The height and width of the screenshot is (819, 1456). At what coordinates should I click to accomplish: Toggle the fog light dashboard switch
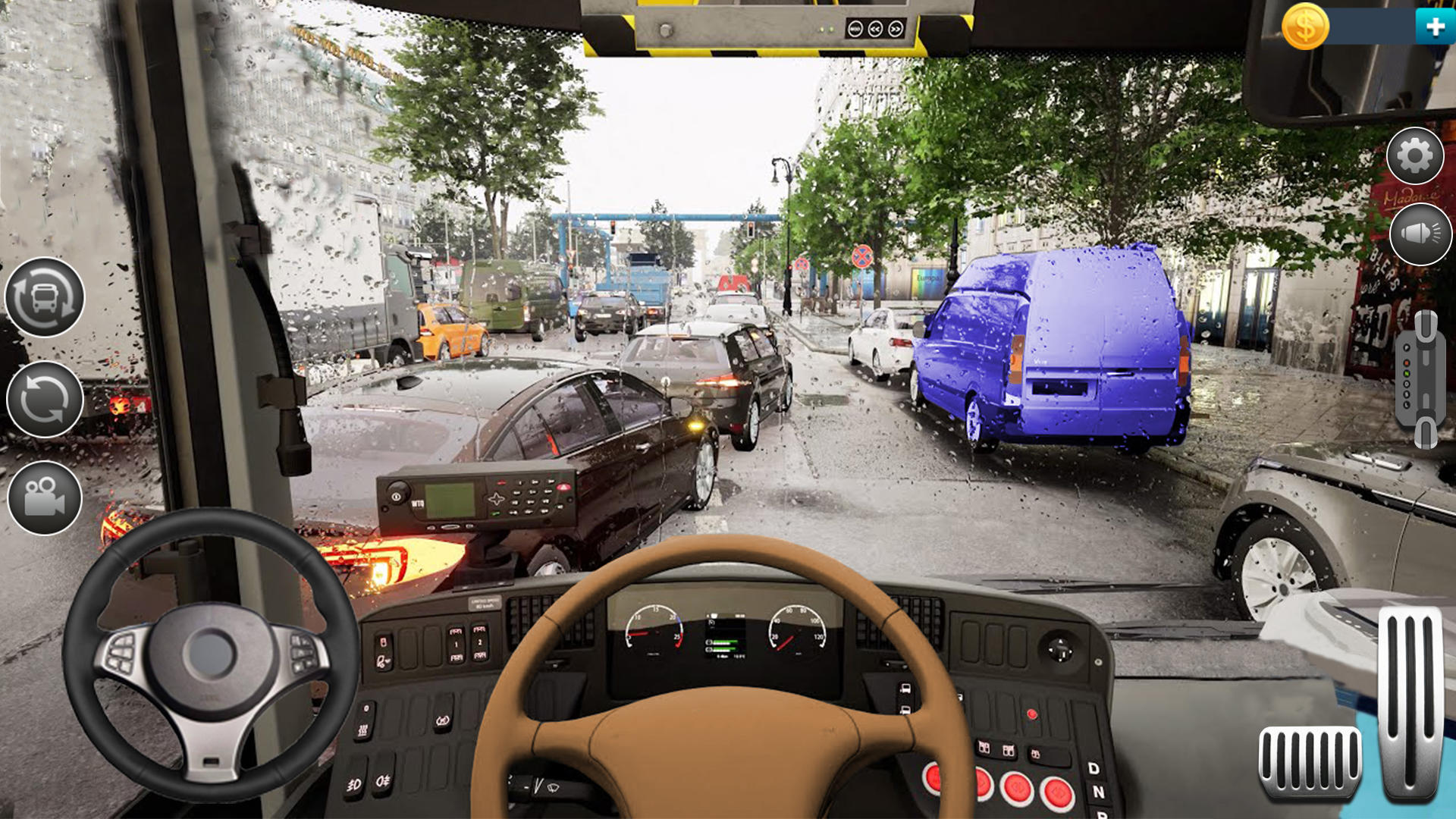(x=354, y=783)
